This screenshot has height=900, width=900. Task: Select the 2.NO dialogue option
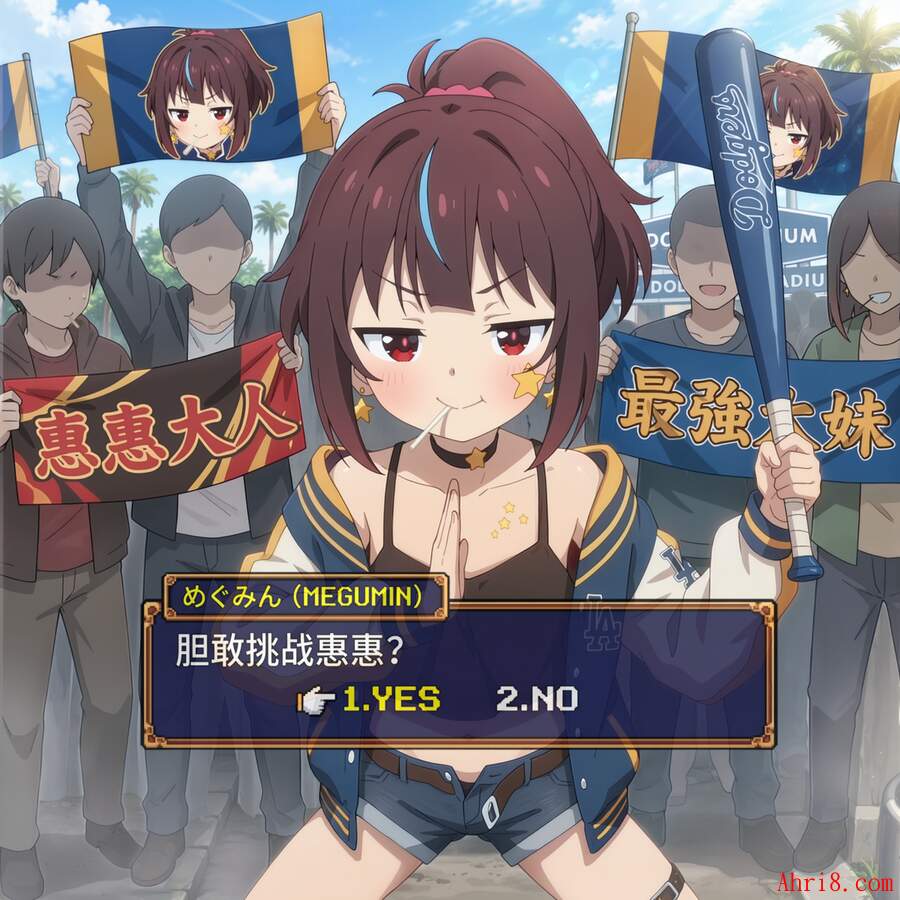[x=536, y=699]
